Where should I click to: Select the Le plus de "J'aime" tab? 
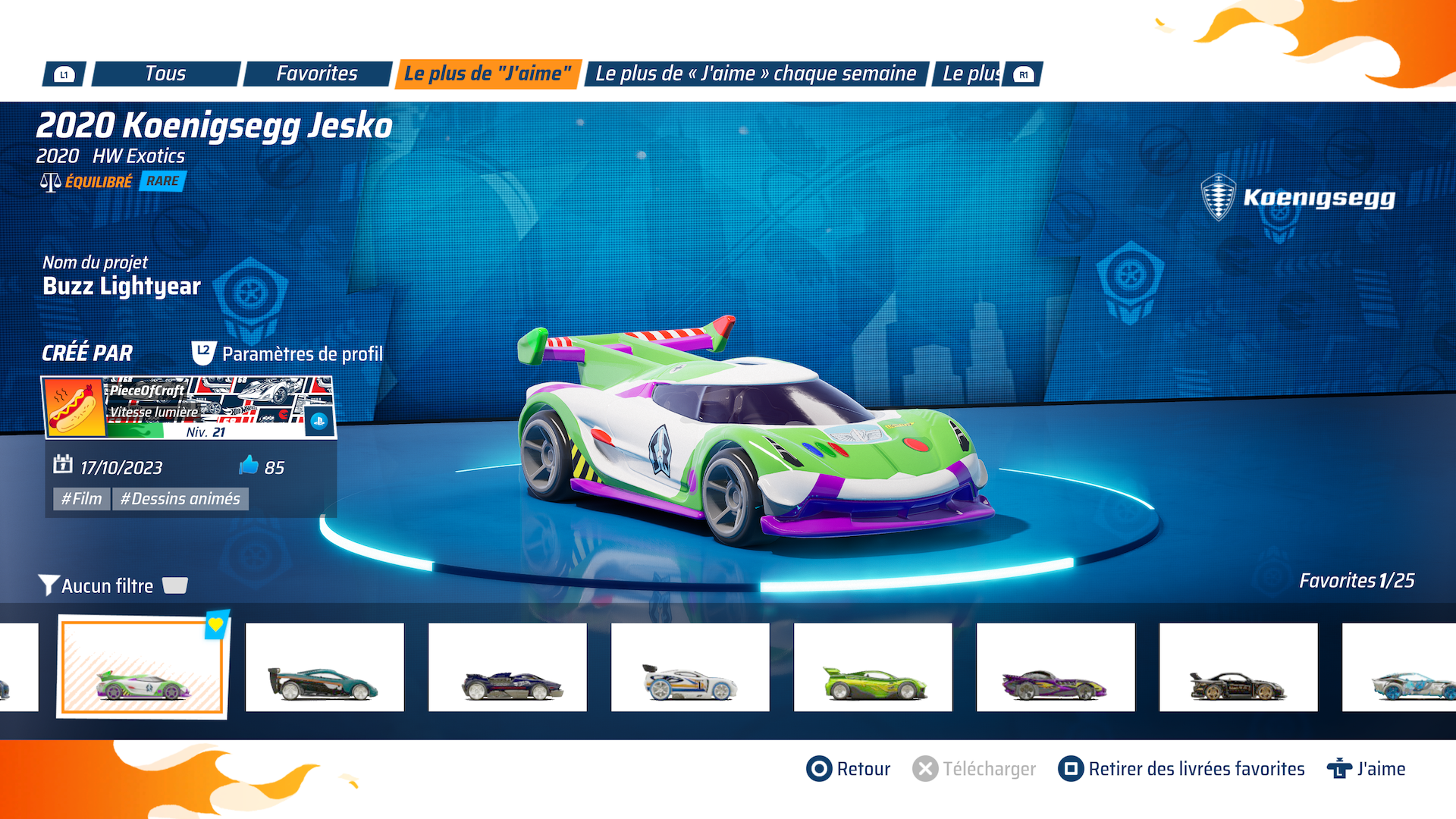[488, 74]
